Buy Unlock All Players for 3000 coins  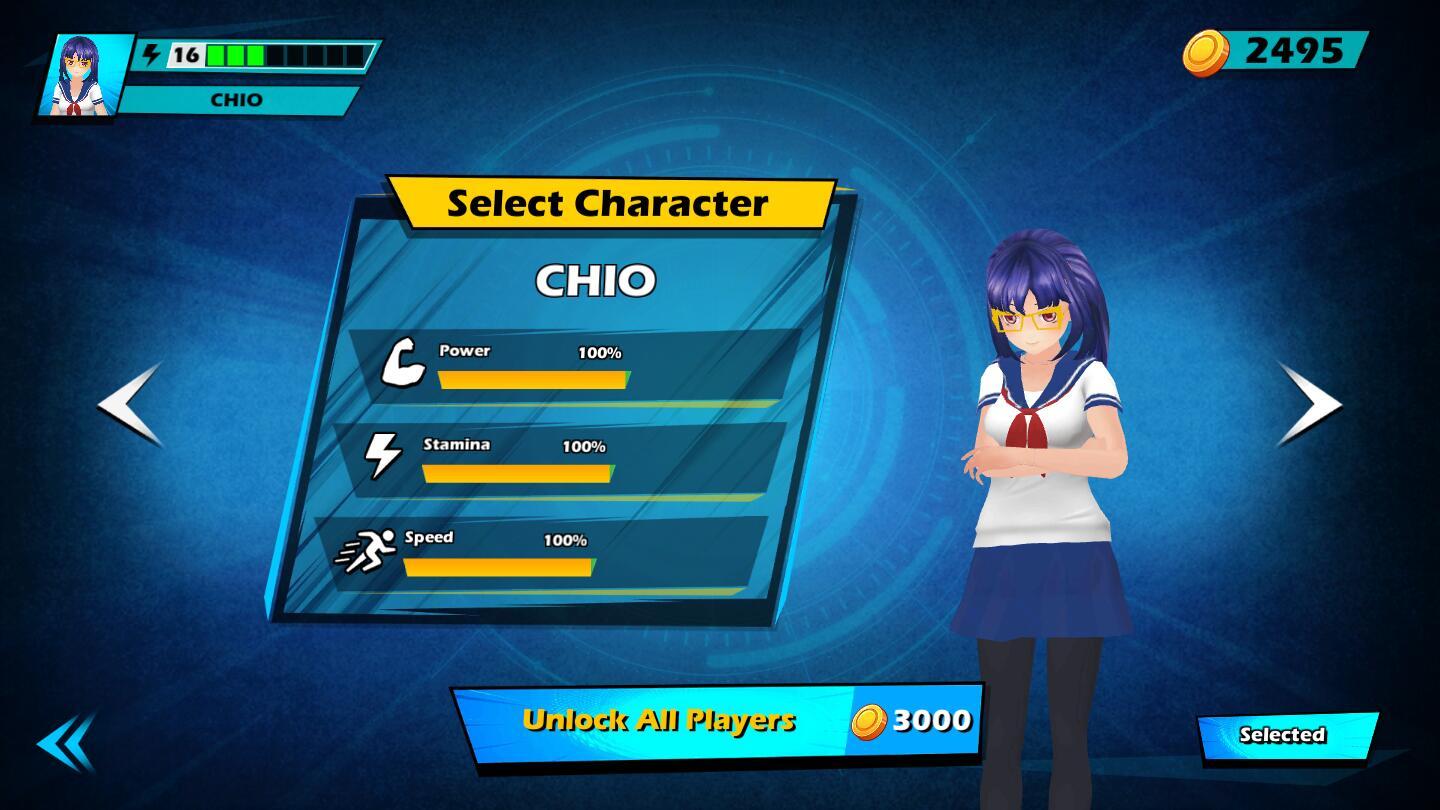[717, 721]
